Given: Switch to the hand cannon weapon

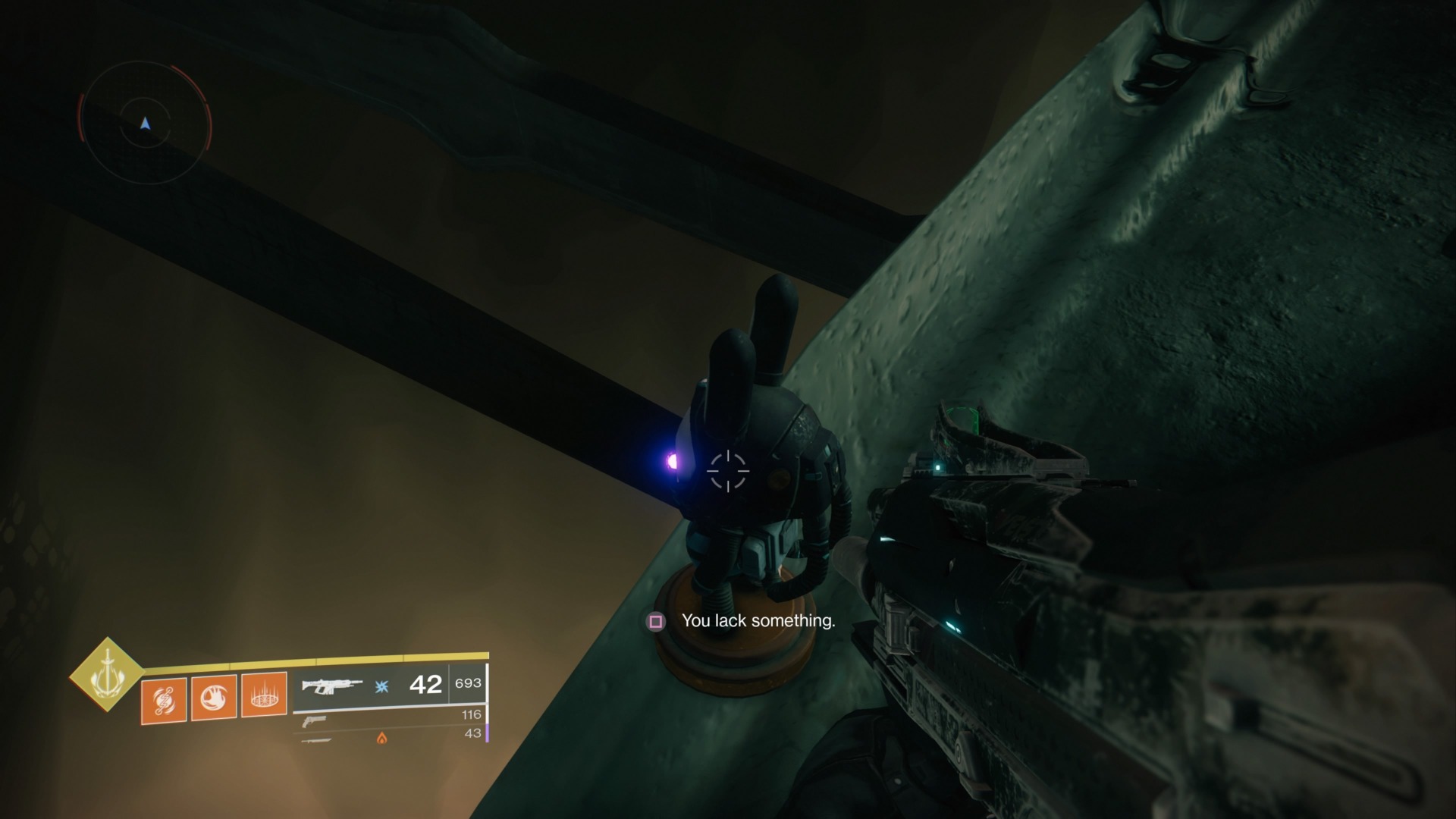Looking at the screenshot, I should point(314,720).
